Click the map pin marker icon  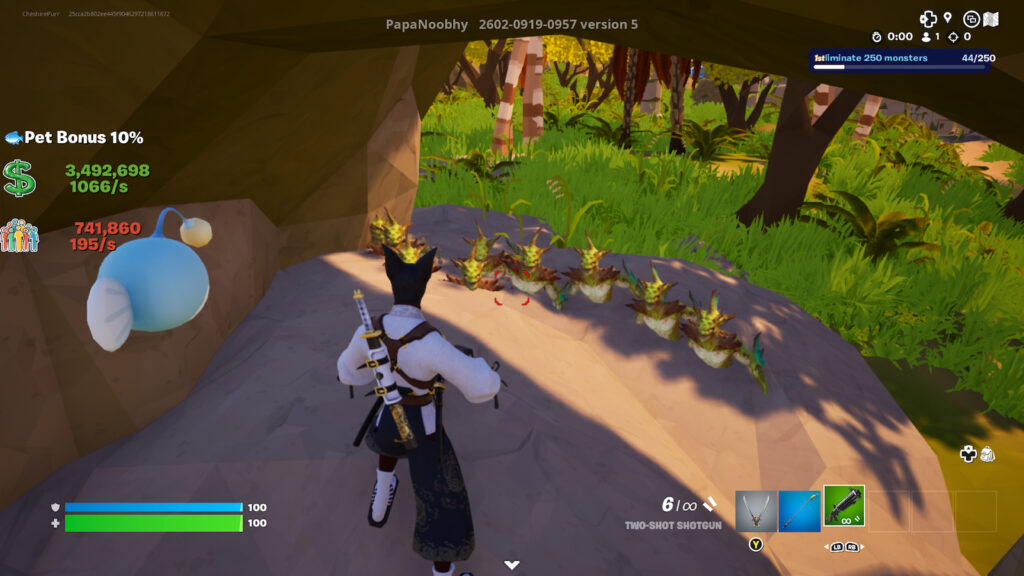(x=947, y=17)
